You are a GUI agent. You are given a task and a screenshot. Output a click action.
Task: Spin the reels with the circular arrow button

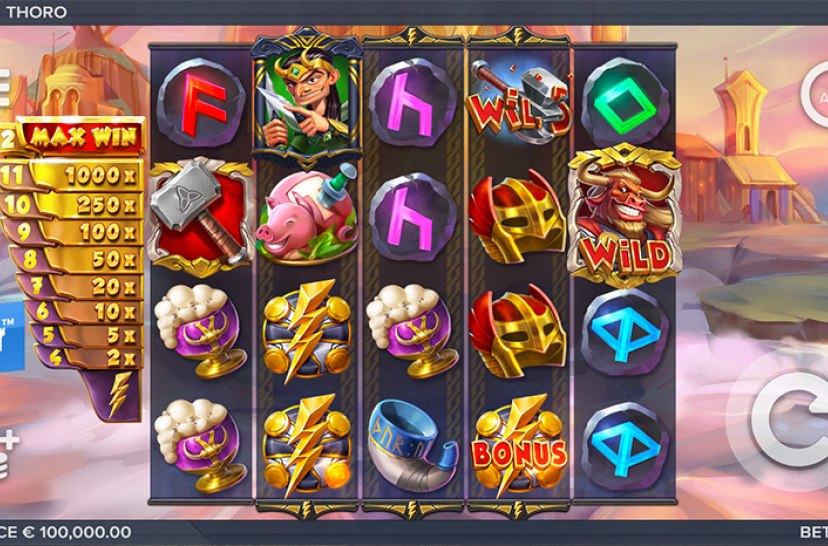tap(791, 422)
